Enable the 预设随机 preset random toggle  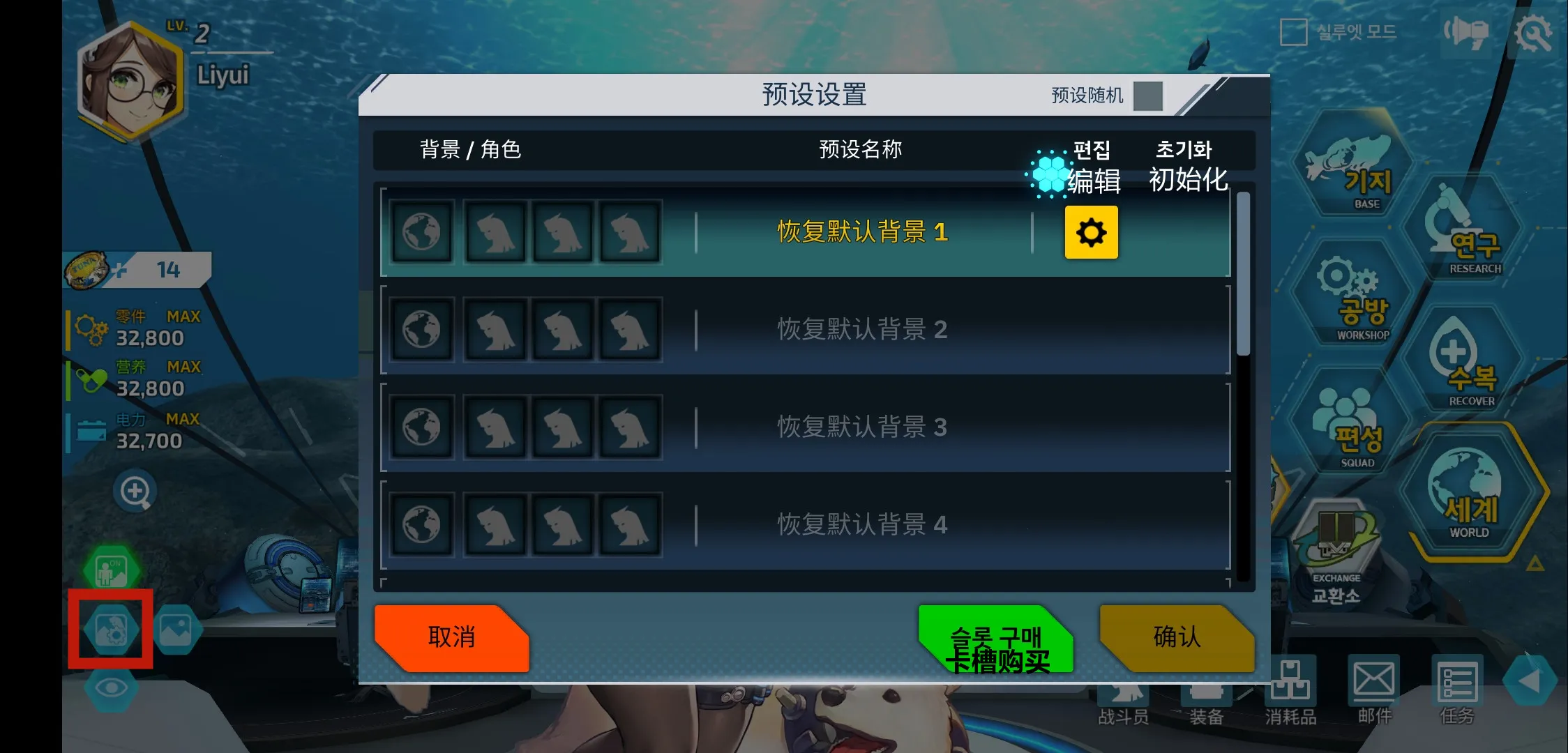pyautogui.click(x=1147, y=96)
